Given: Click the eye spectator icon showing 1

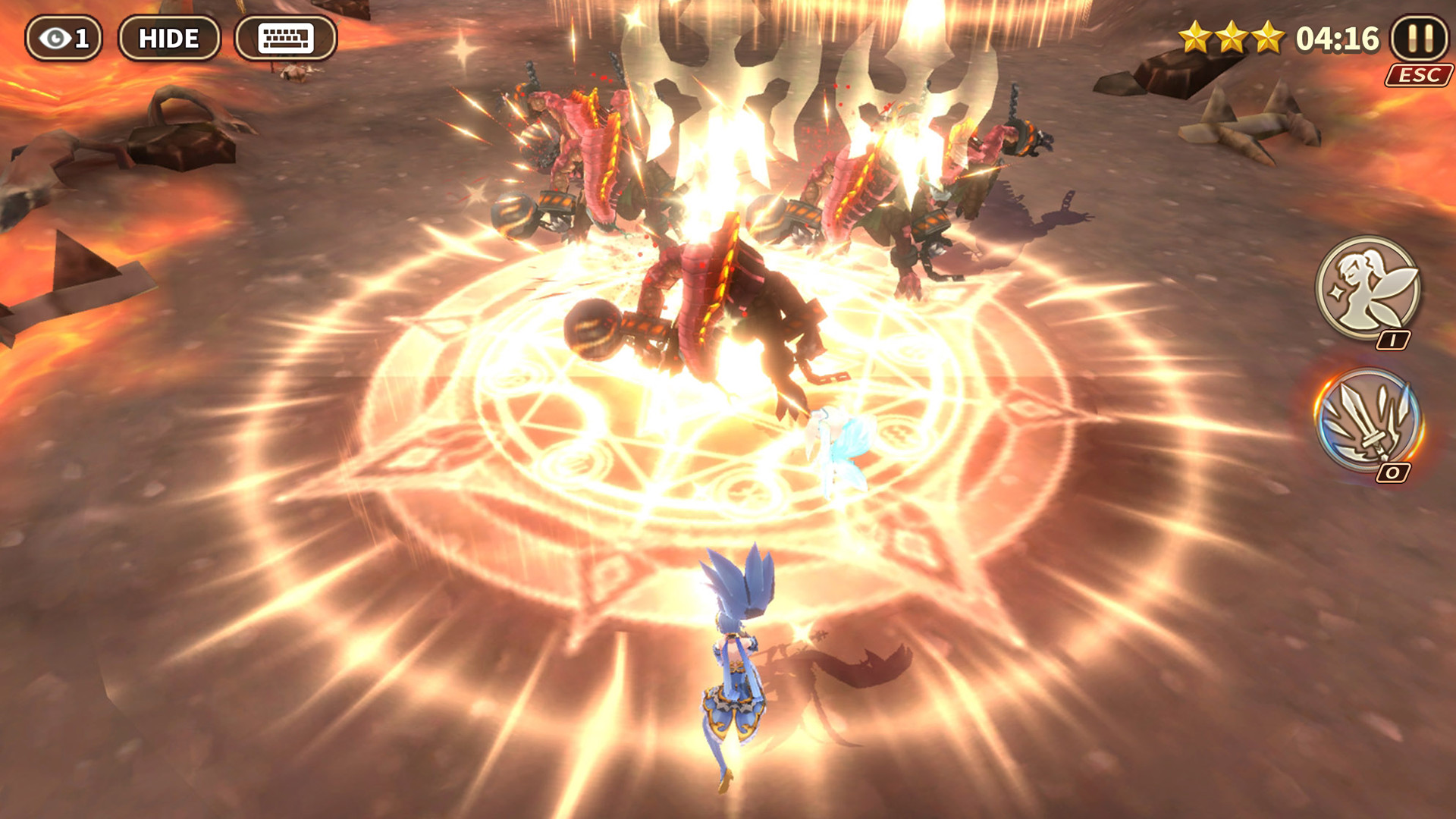Looking at the screenshot, I should click(x=64, y=37).
